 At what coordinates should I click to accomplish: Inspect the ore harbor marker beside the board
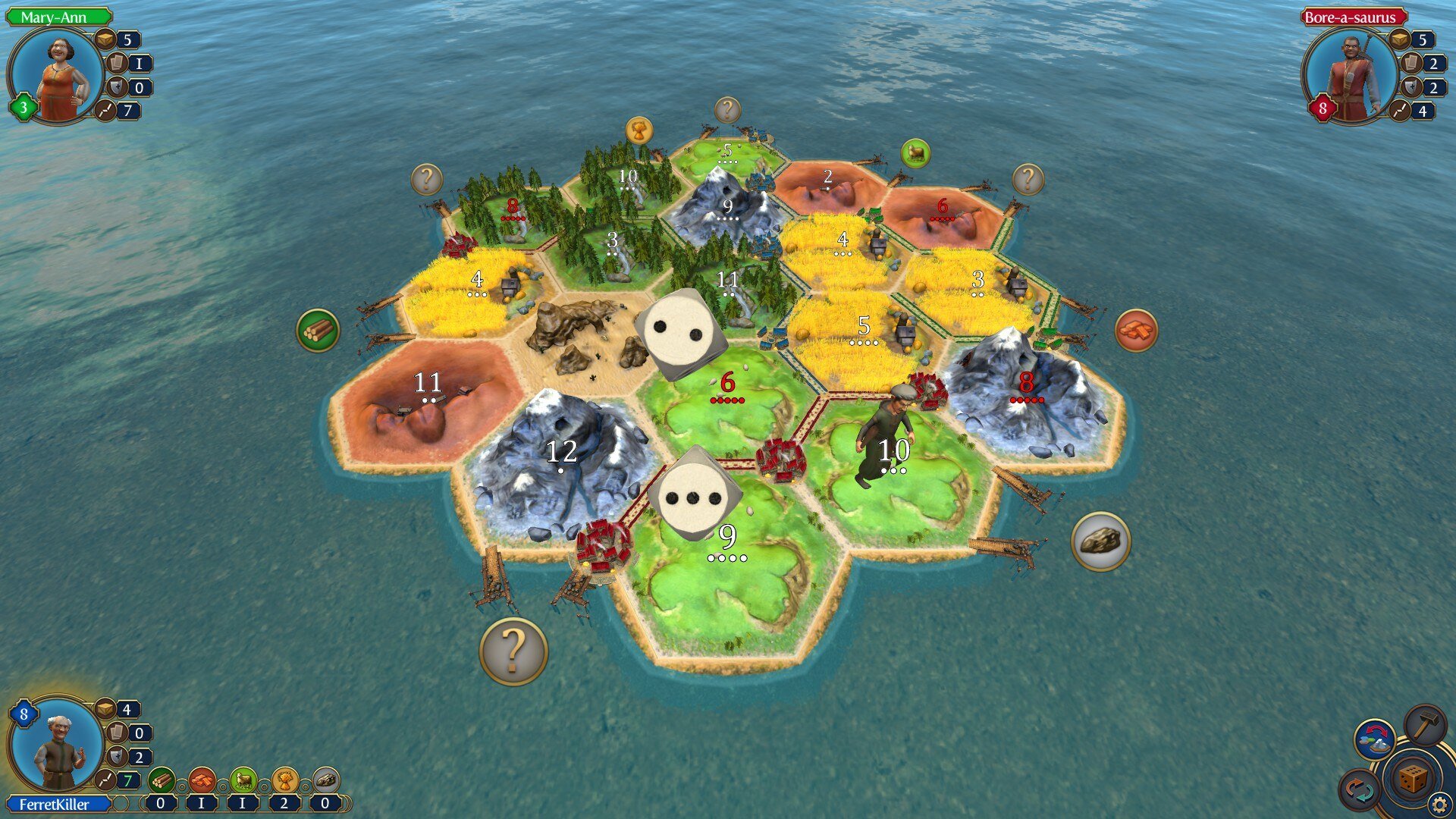point(1100,541)
